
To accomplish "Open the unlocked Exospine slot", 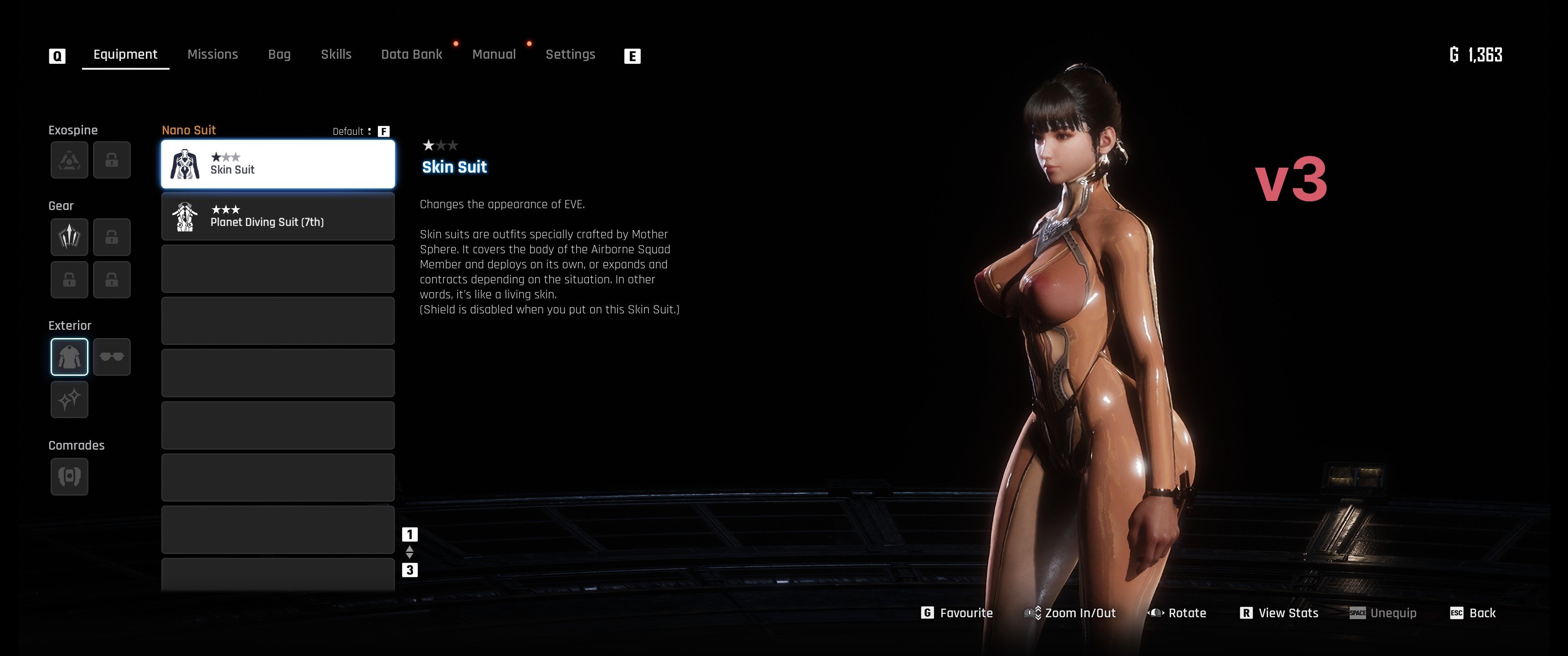I will click(x=69, y=160).
